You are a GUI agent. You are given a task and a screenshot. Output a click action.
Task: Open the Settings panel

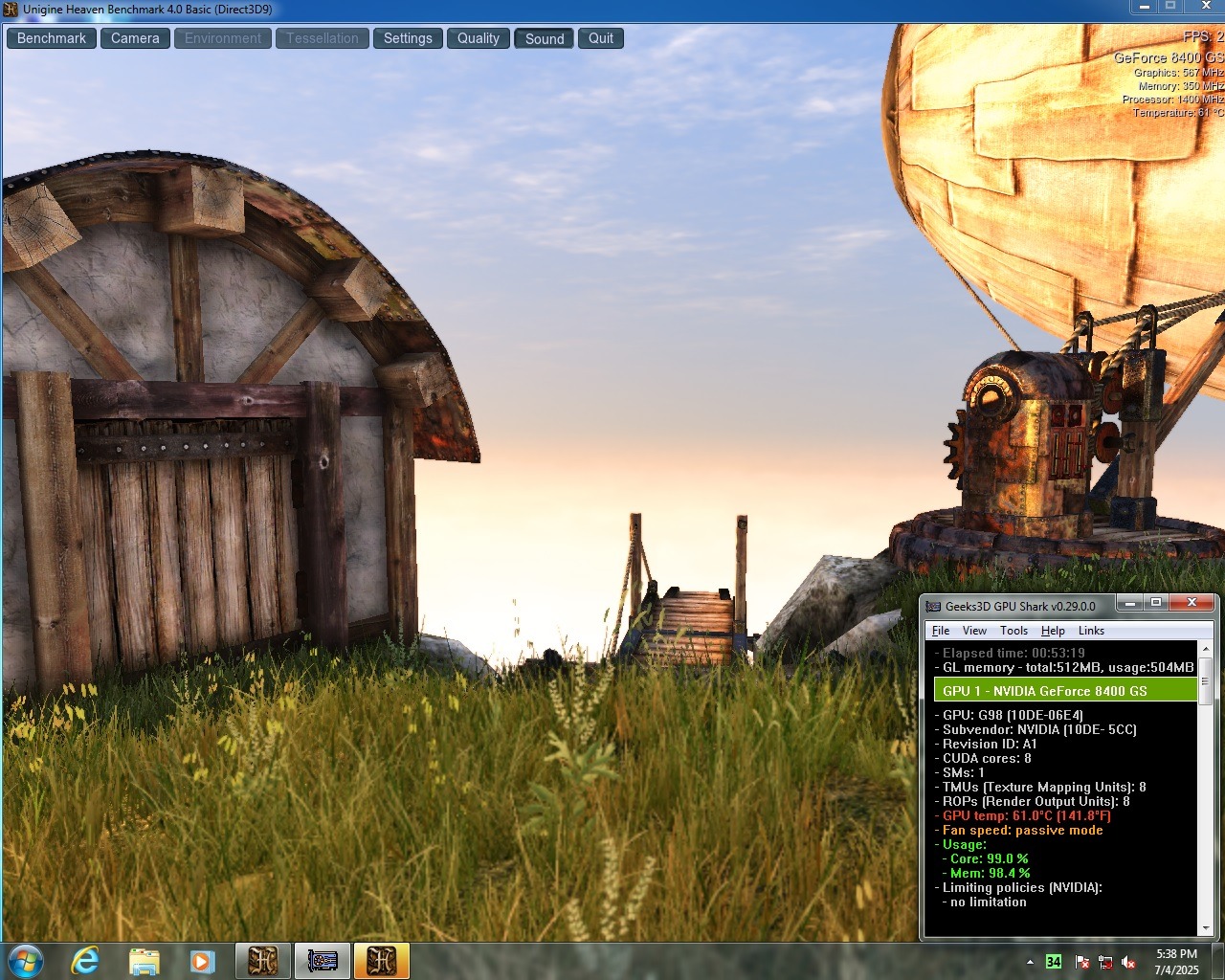(408, 38)
